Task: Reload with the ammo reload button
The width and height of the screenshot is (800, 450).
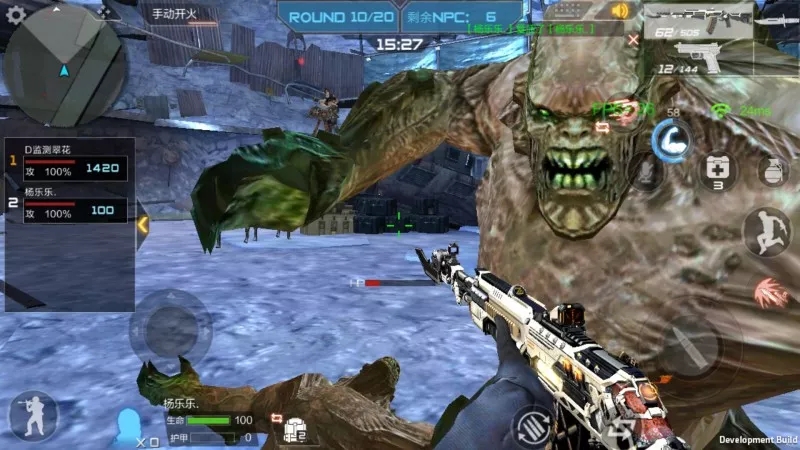Action: click(532, 426)
